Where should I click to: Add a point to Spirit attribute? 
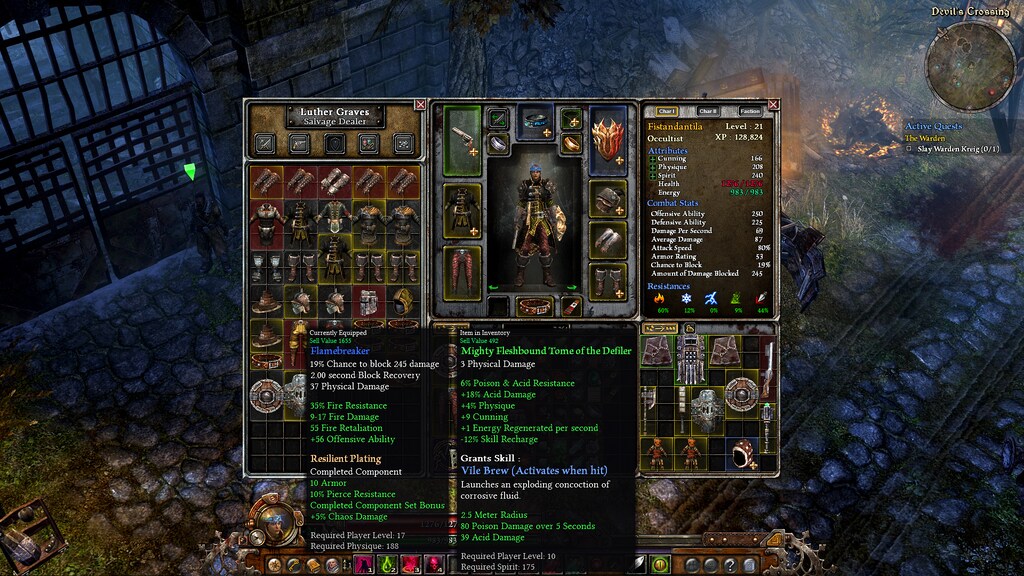coord(653,175)
